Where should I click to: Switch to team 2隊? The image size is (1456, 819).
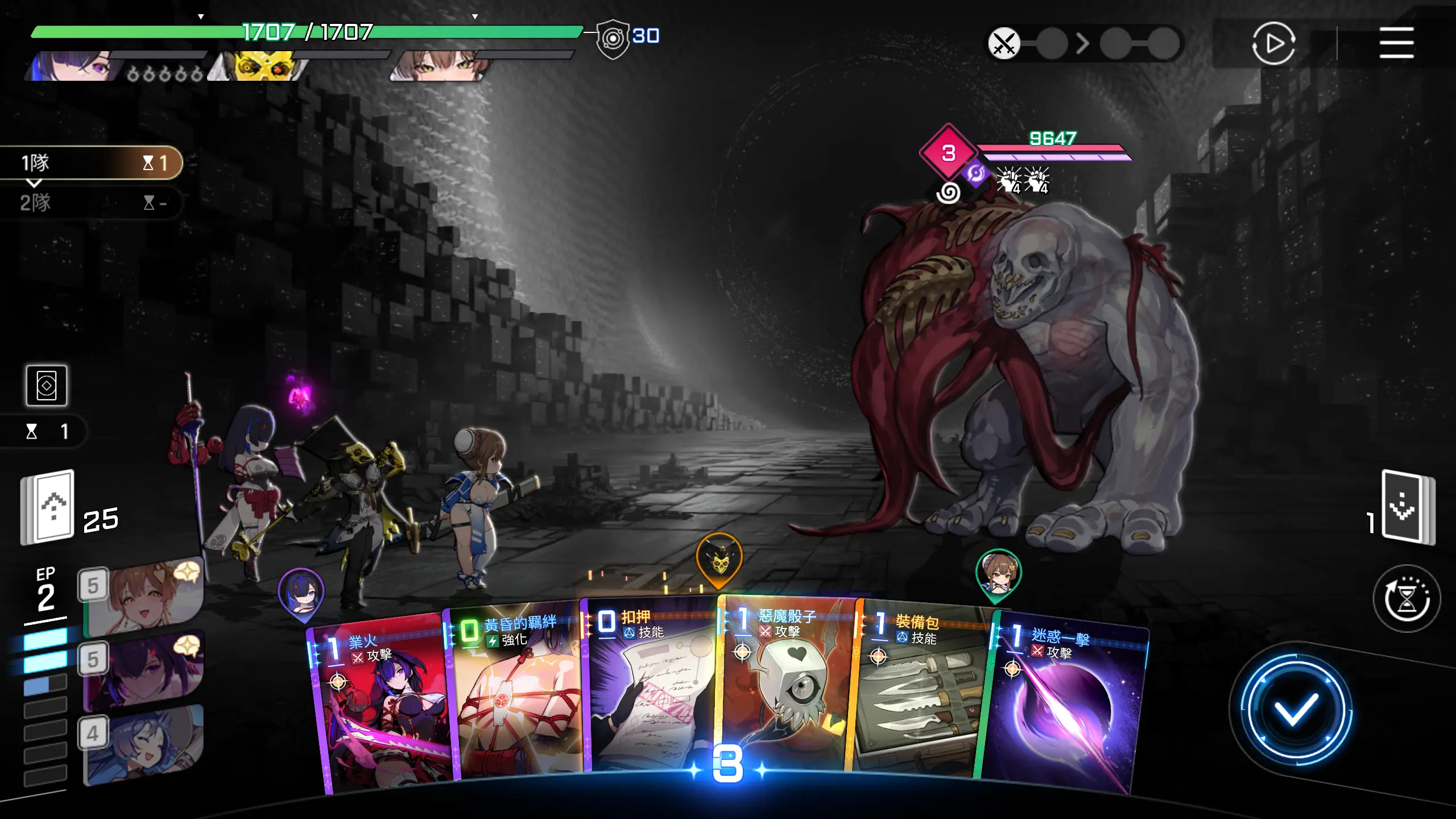click(91, 202)
